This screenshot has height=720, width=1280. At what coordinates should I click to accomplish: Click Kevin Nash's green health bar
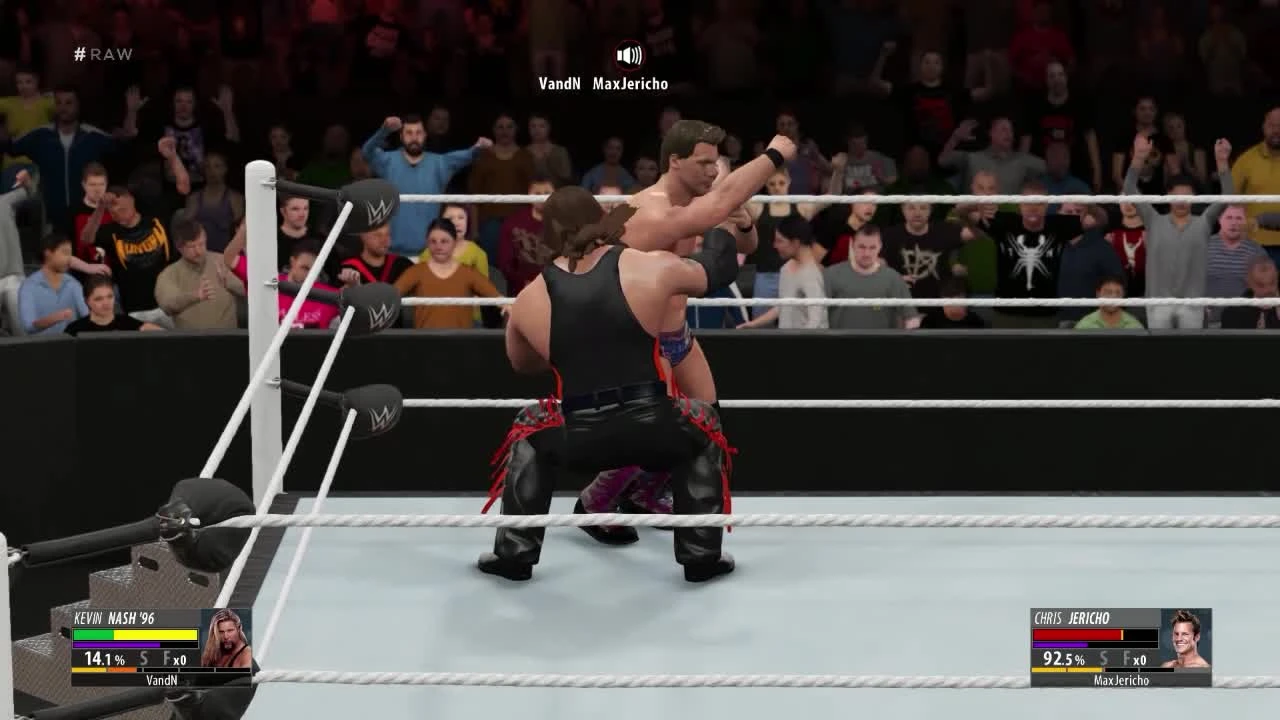coord(91,634)
